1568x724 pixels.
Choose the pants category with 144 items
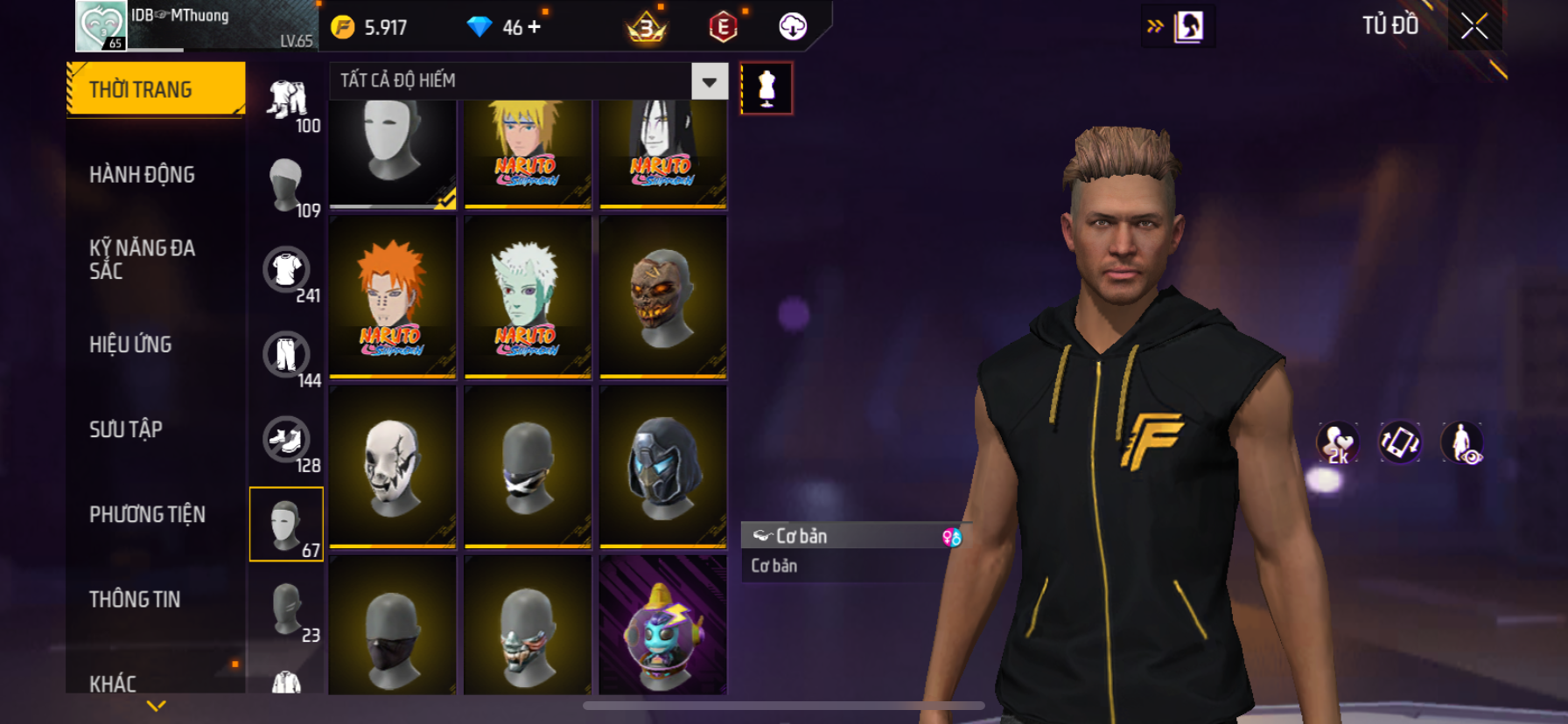pos(287,355)
